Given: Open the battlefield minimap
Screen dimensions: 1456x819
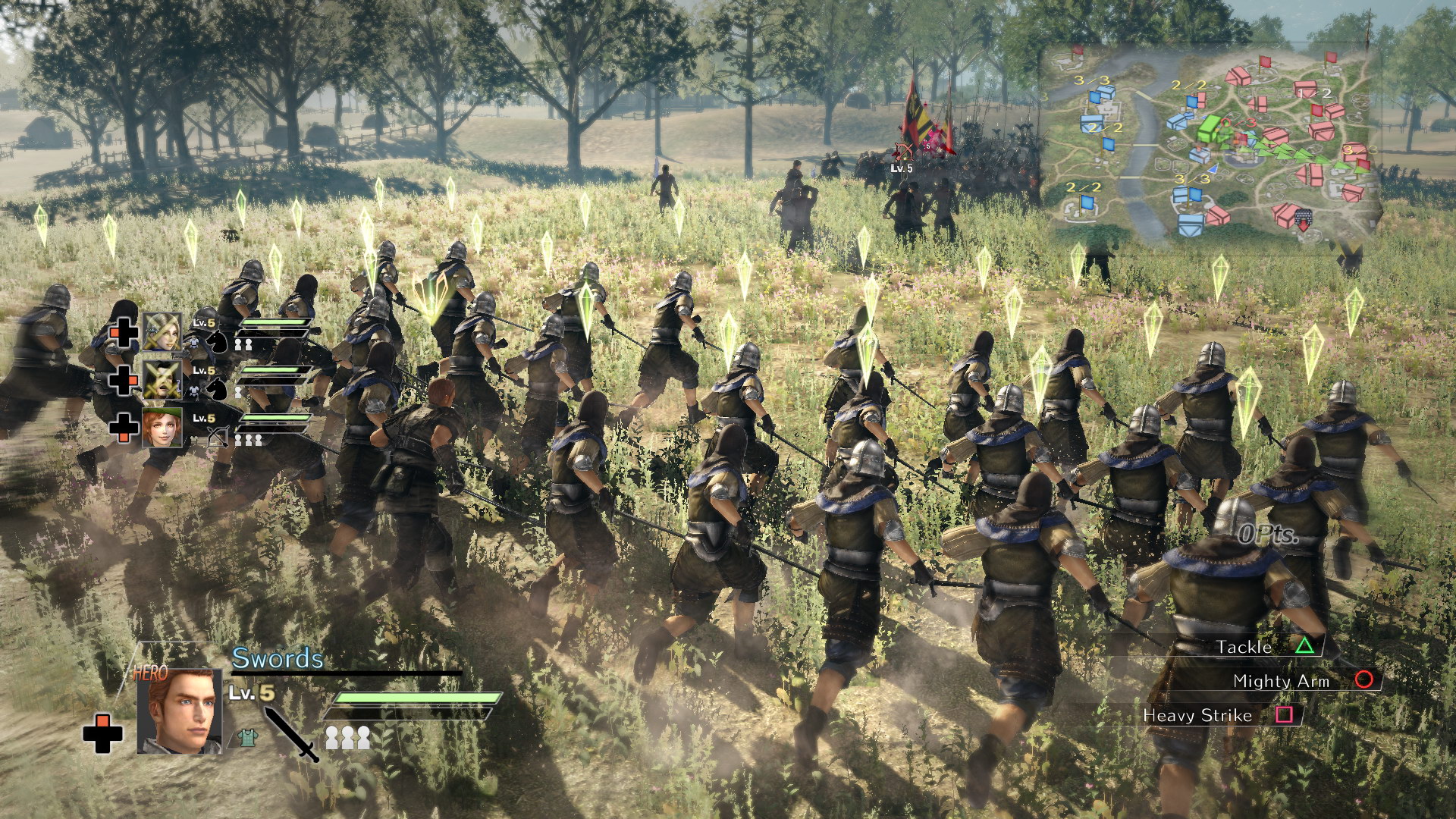Looking at the screenshot, I should coord(1212,144).
